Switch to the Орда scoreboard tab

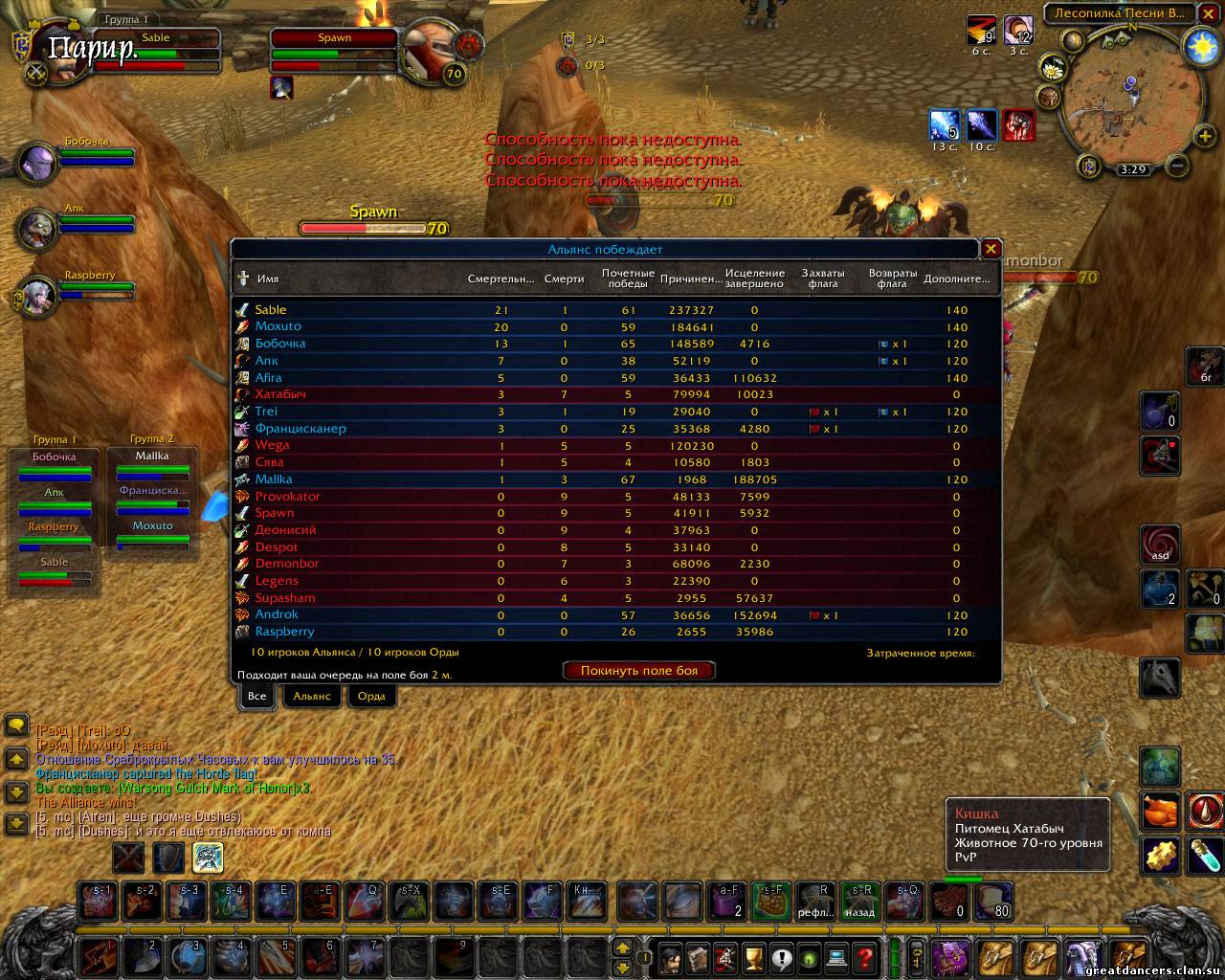[371, 696]
